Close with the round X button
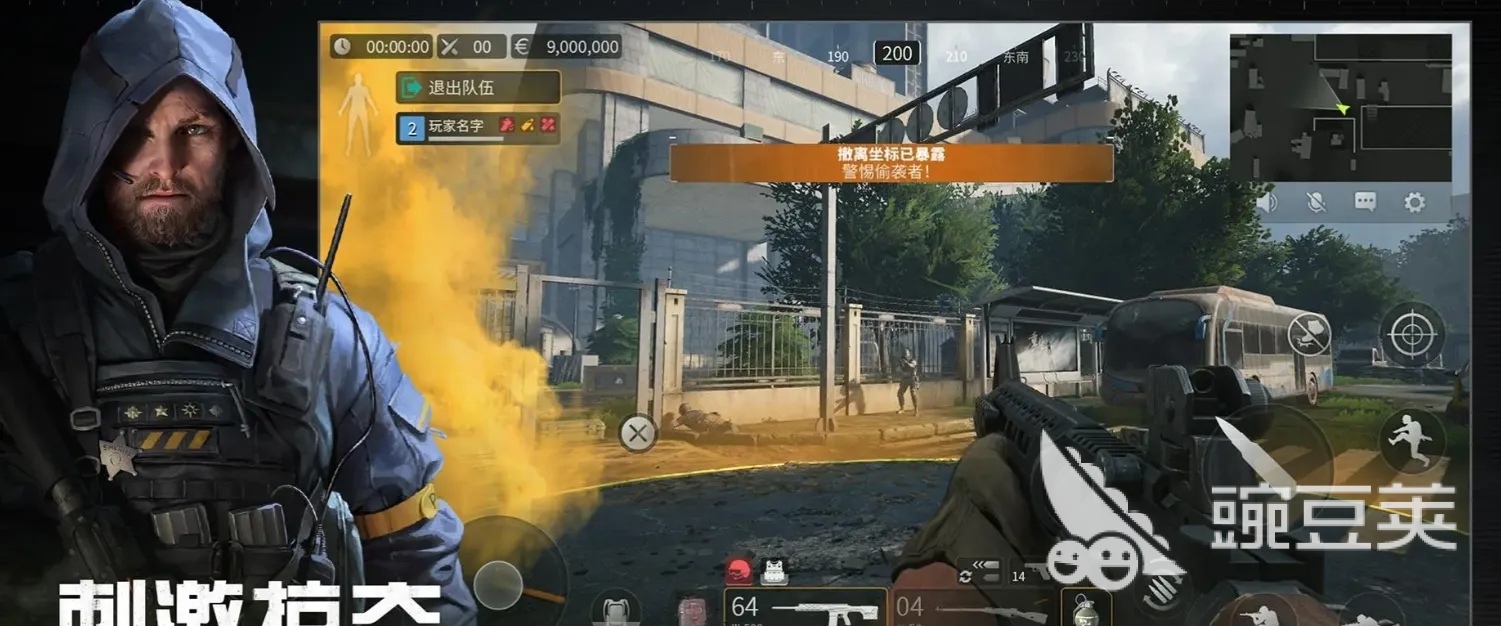The height and width of the screenshot is (626, 1501). pos(637,434)
